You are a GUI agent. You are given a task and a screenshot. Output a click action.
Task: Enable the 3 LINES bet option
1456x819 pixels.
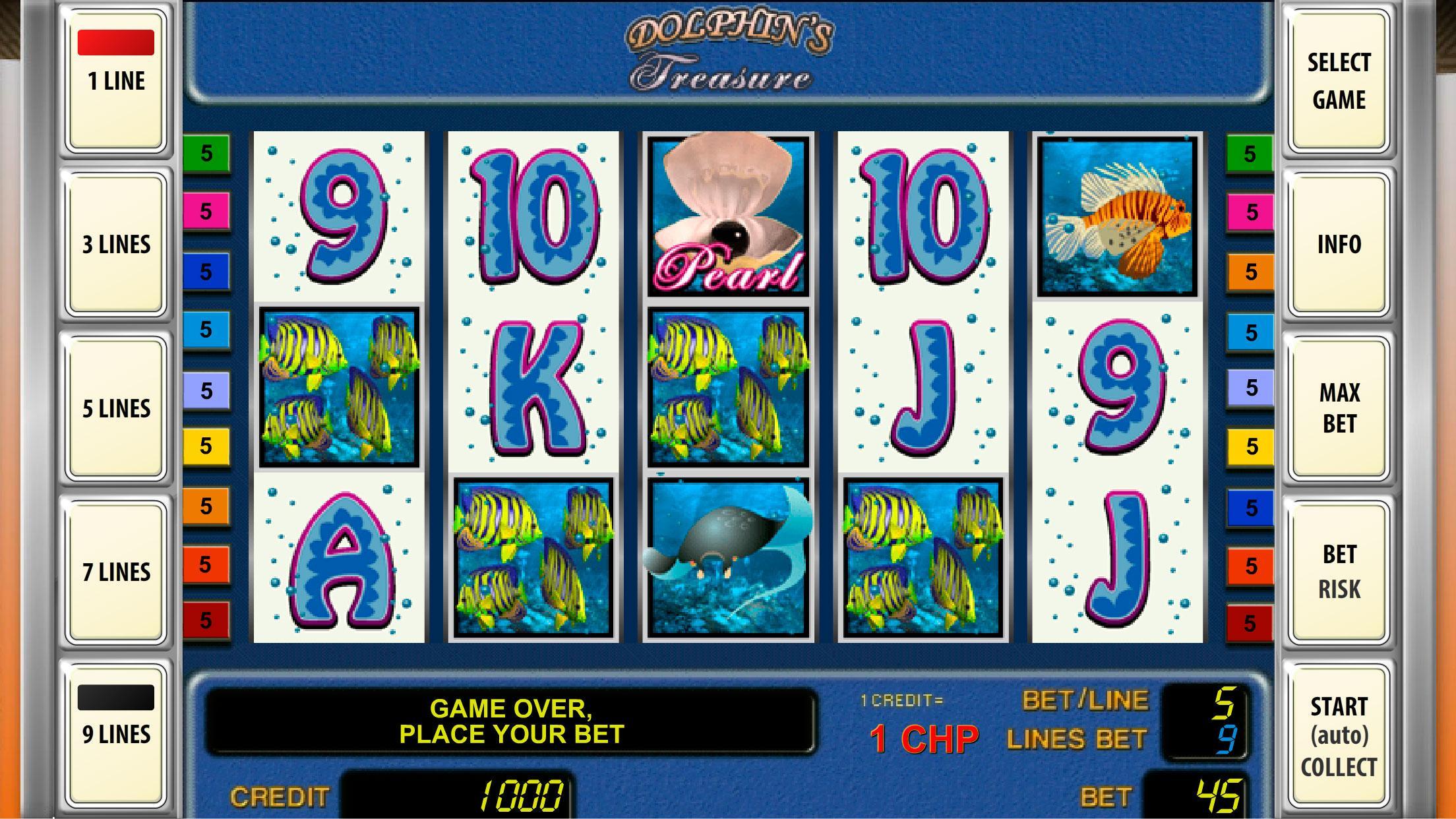115,244
